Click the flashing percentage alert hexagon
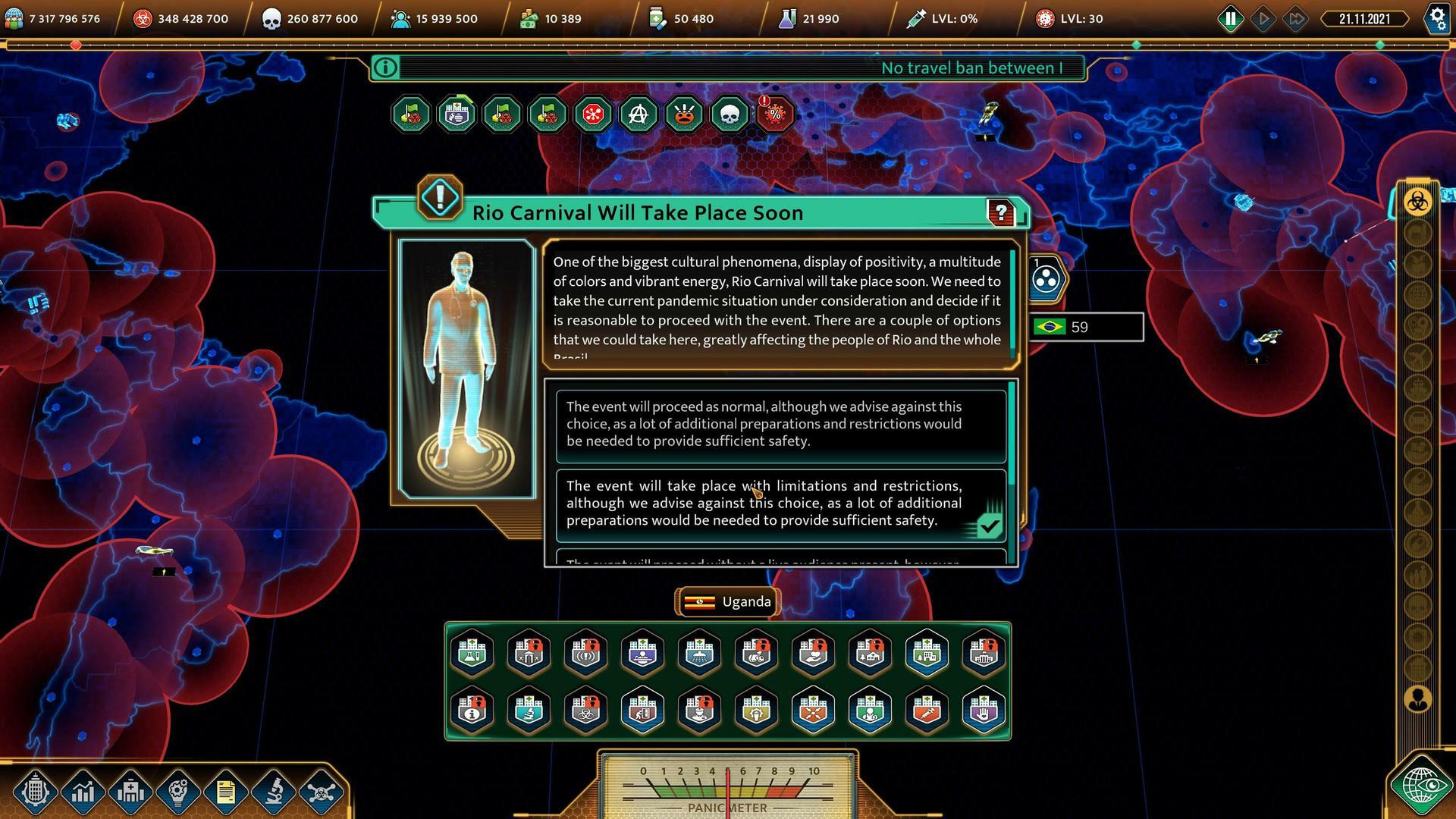Screen dimensions: 1456x819 pyautogui.click(x=775, y=115)
